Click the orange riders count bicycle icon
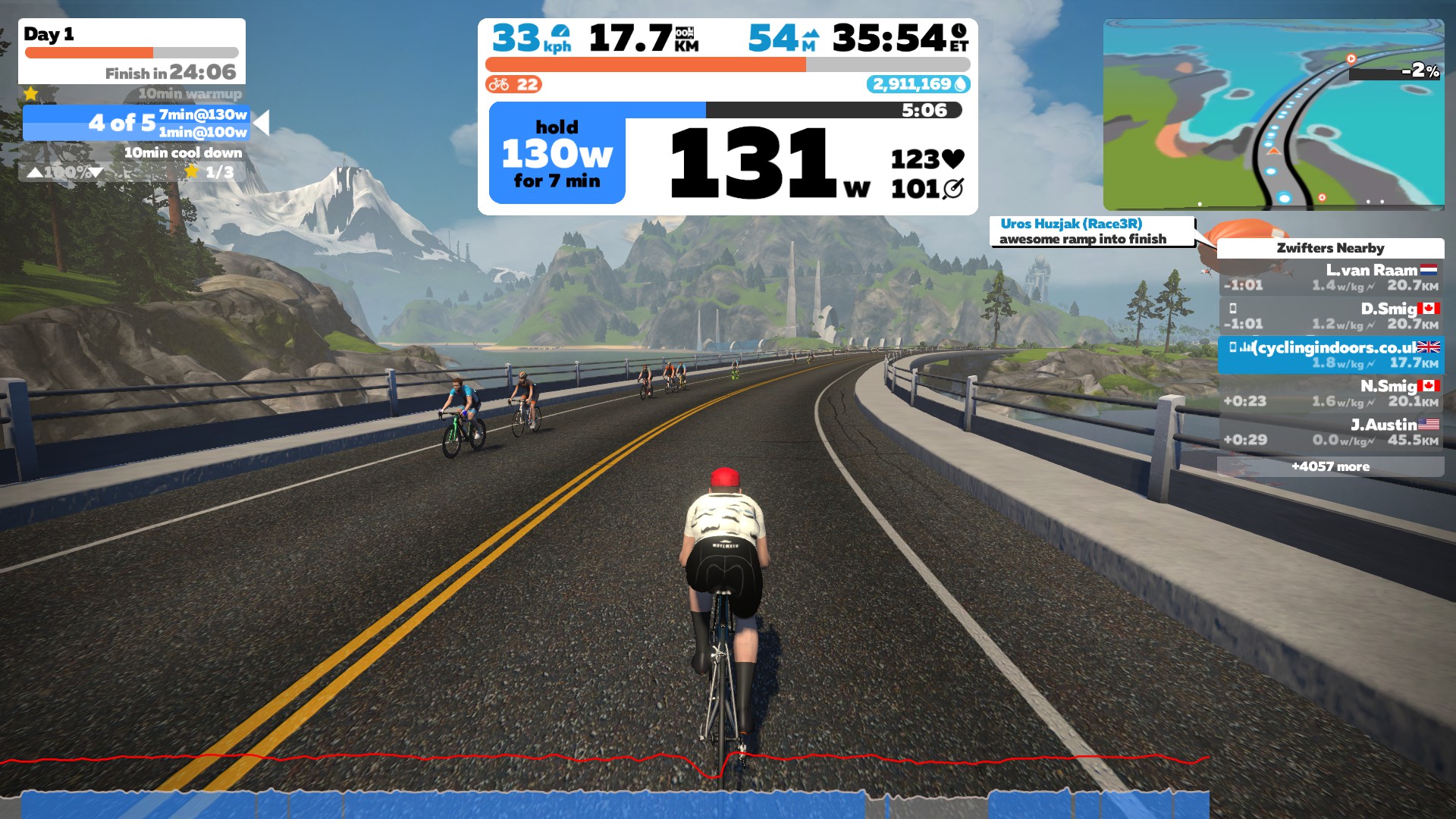Screen dimensions: 1456x819 pyautogui.click(x=500, y=85)
